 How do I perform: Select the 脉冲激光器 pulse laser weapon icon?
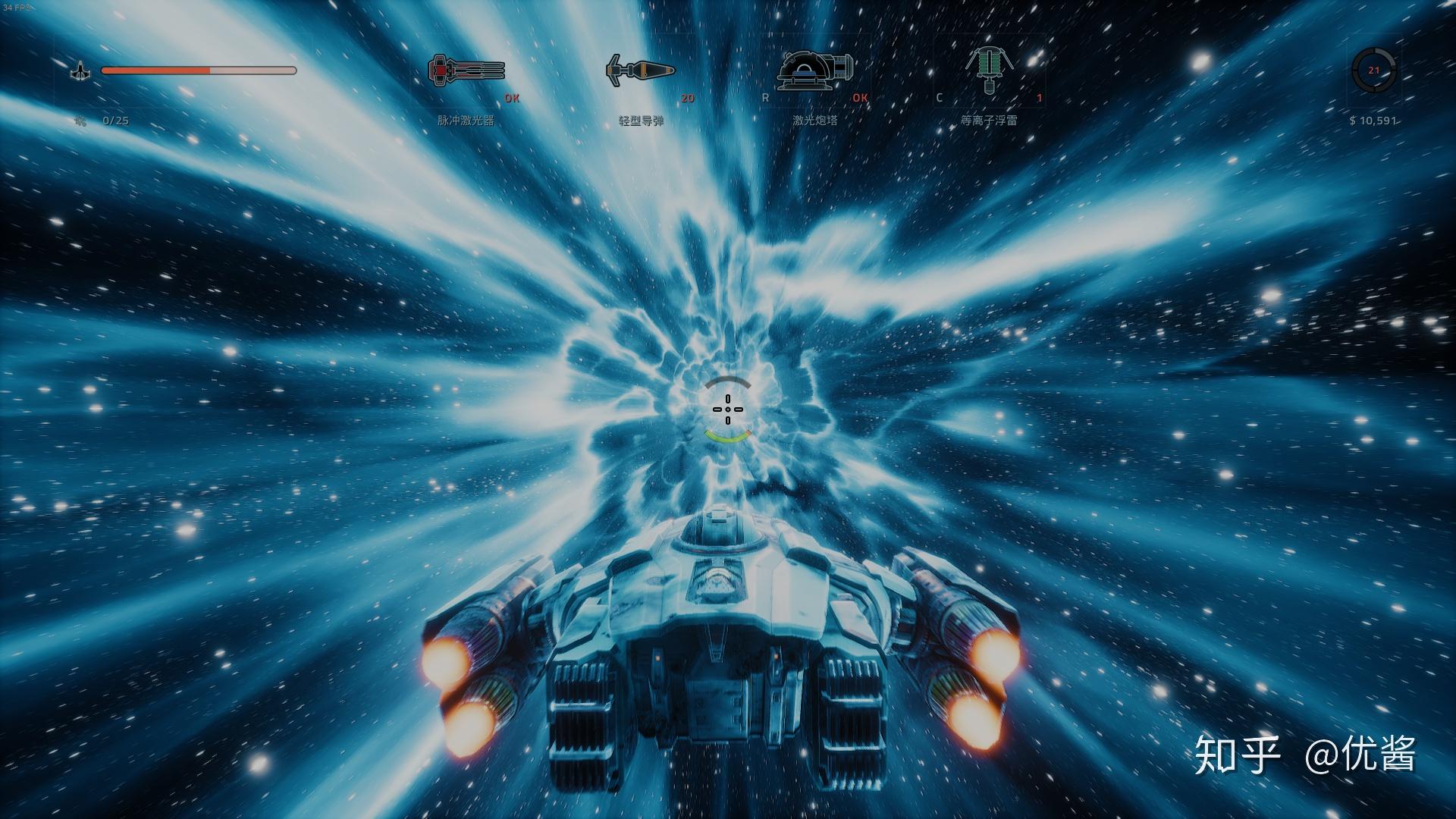click(x=465, y=69)
